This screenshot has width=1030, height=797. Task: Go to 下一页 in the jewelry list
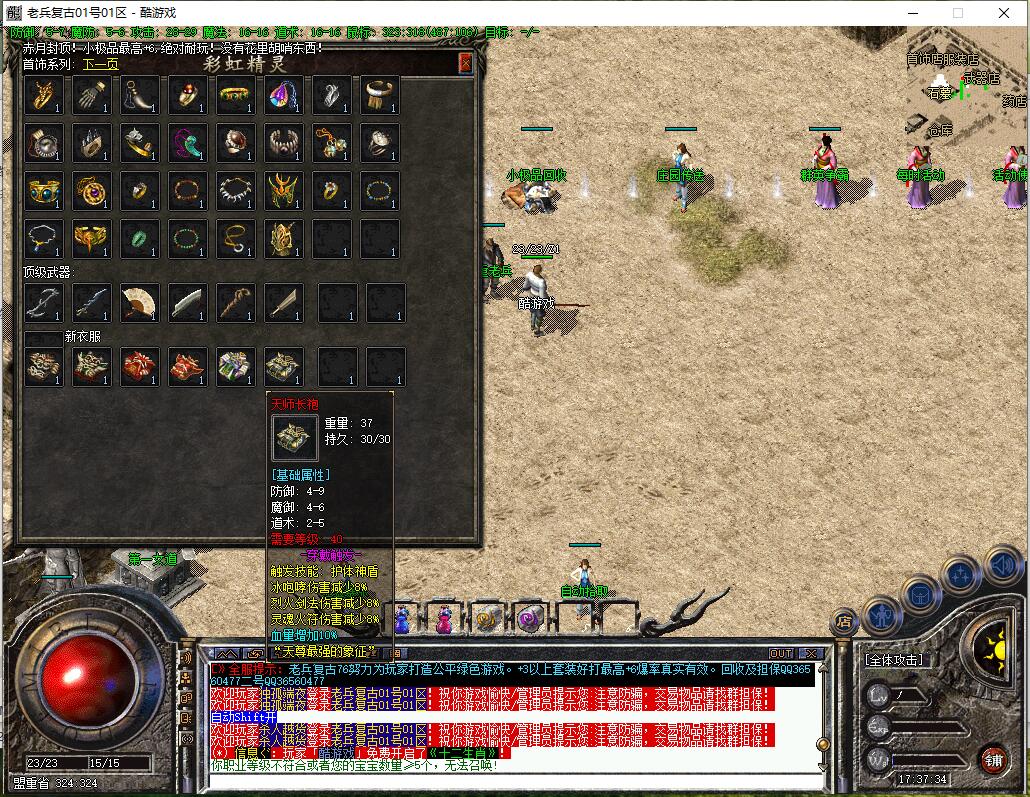[x=100, y=64]
